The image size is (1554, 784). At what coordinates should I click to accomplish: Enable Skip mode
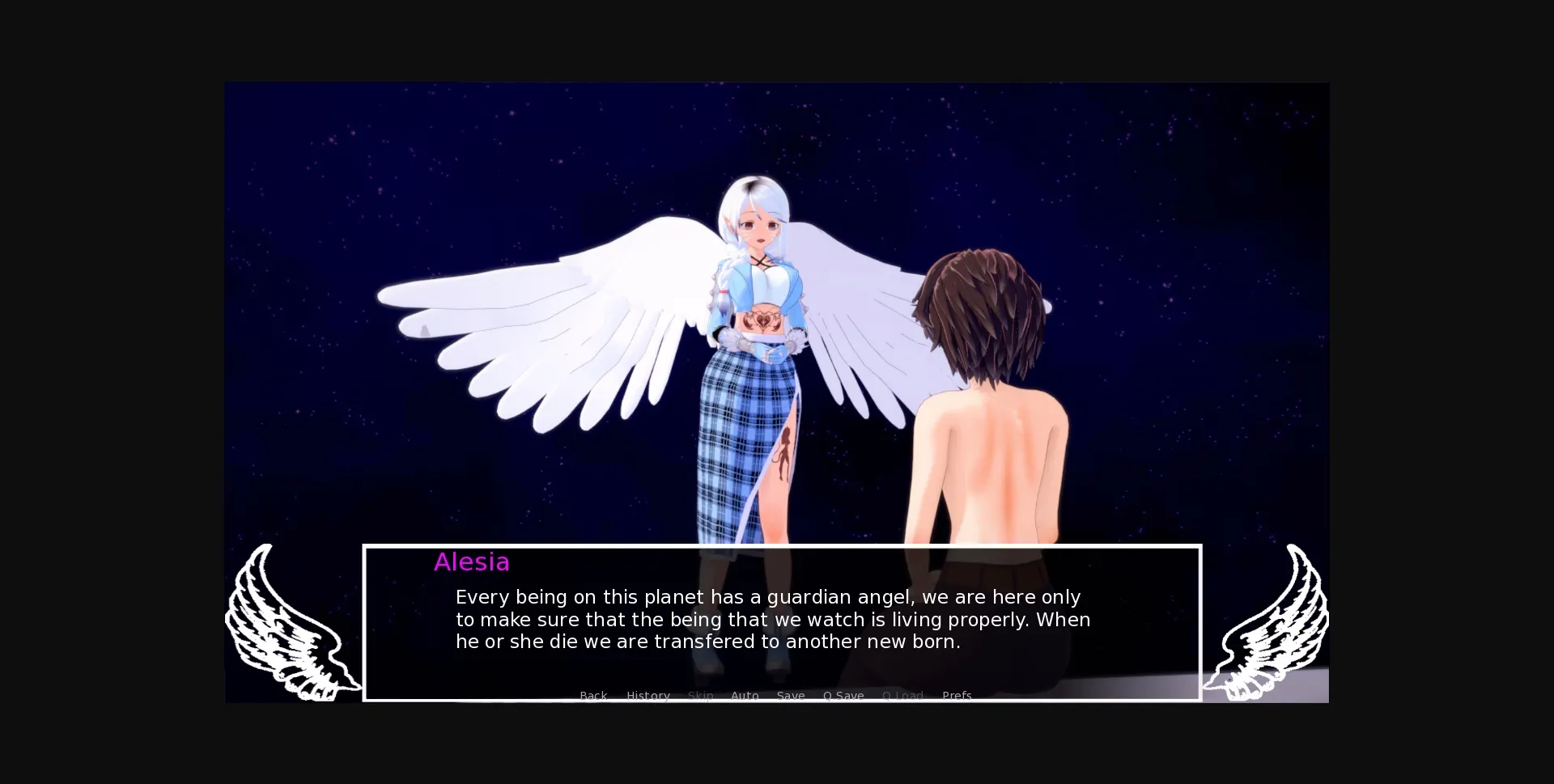[x=699, y=696]
